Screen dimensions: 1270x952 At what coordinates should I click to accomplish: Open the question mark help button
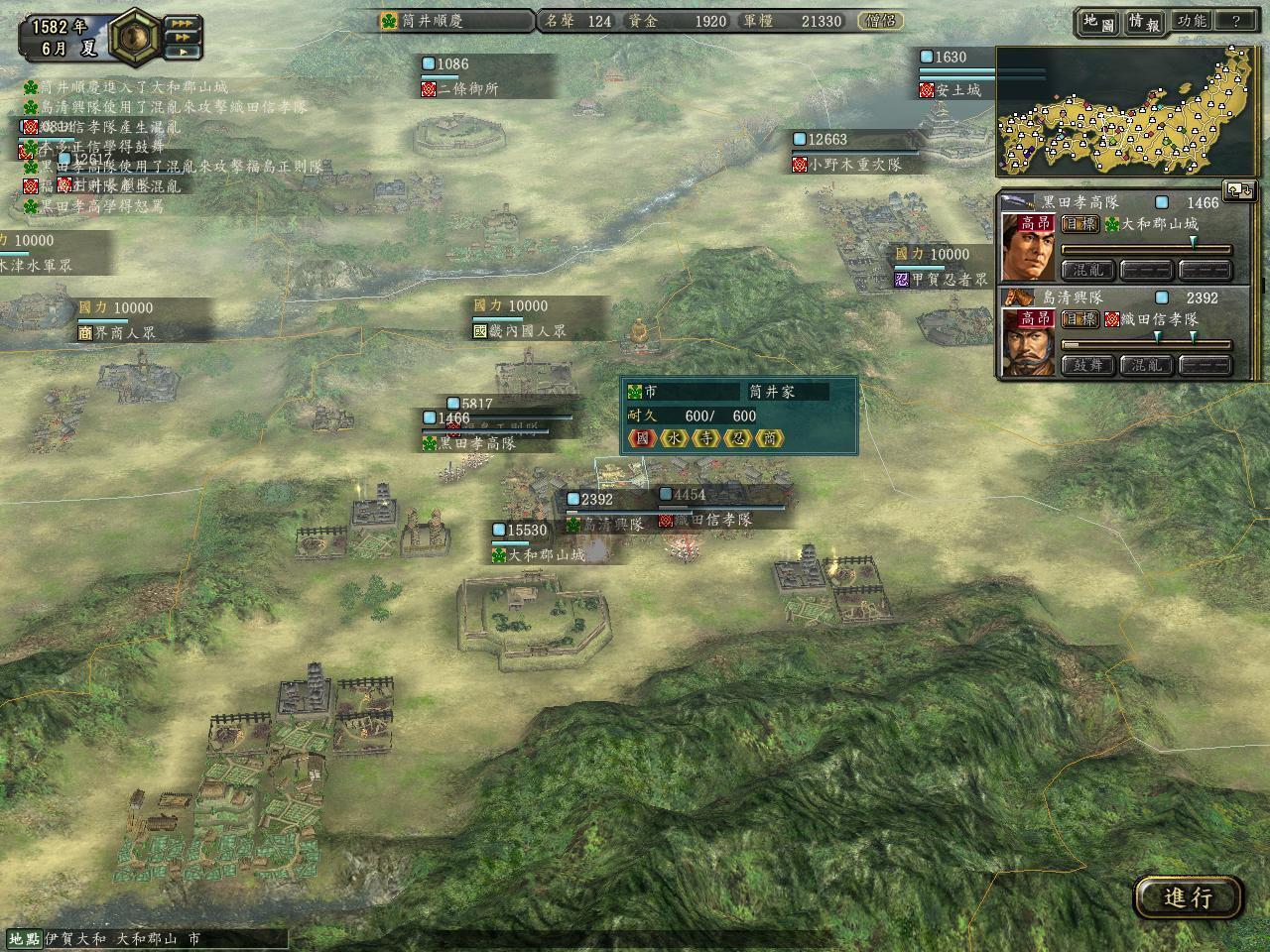click(x=1236, y=21)
